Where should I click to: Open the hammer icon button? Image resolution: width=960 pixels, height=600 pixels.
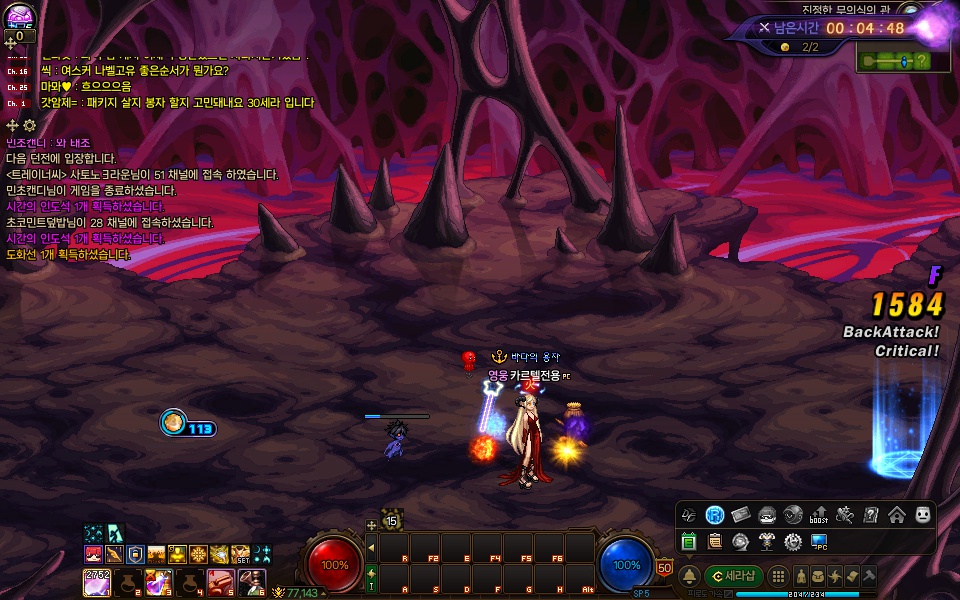(869, 576)
